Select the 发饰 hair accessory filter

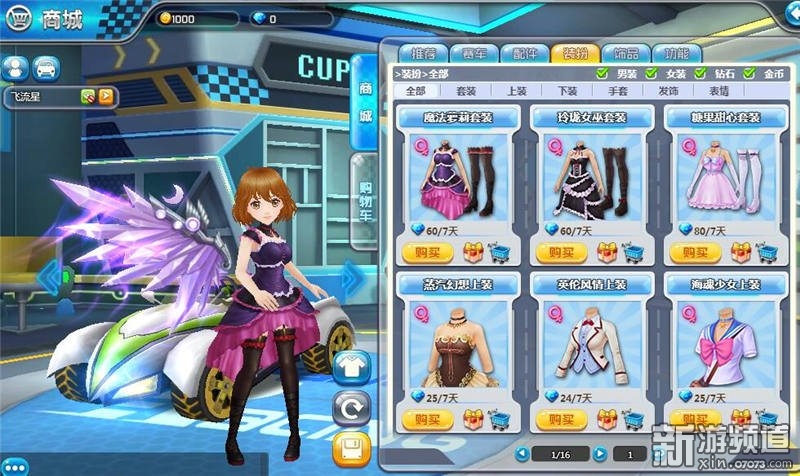668,90
